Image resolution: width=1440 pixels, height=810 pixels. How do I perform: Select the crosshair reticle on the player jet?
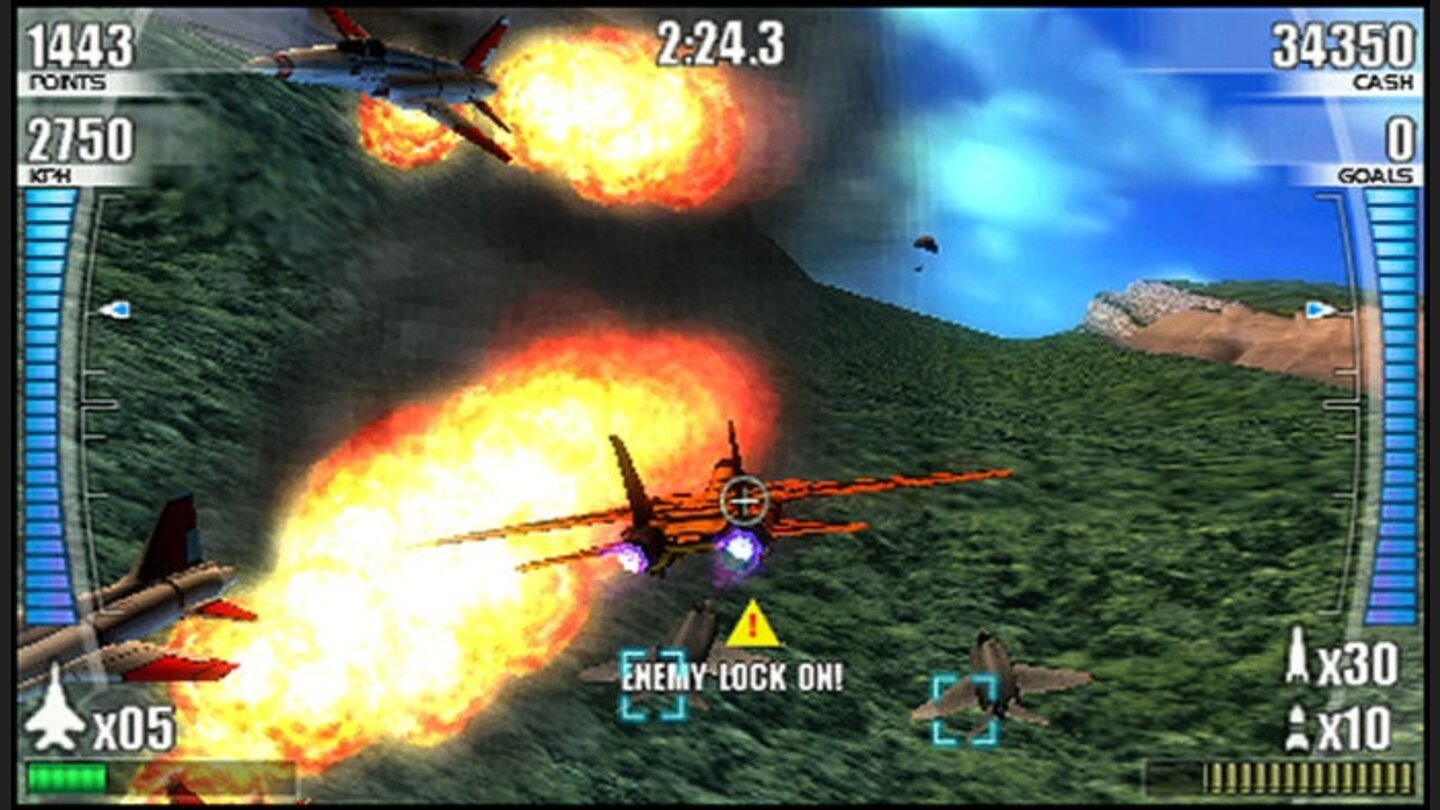745,499
